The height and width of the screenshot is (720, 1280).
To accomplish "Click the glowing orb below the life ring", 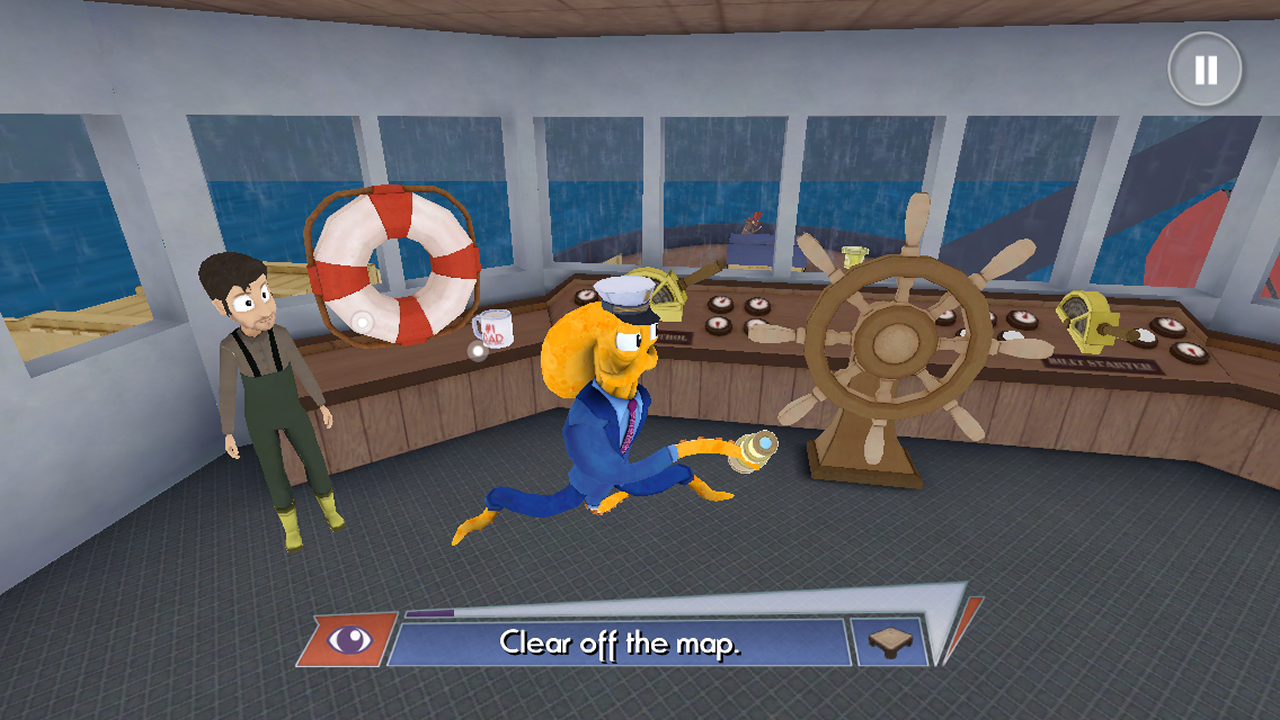I will click(362, 323).
